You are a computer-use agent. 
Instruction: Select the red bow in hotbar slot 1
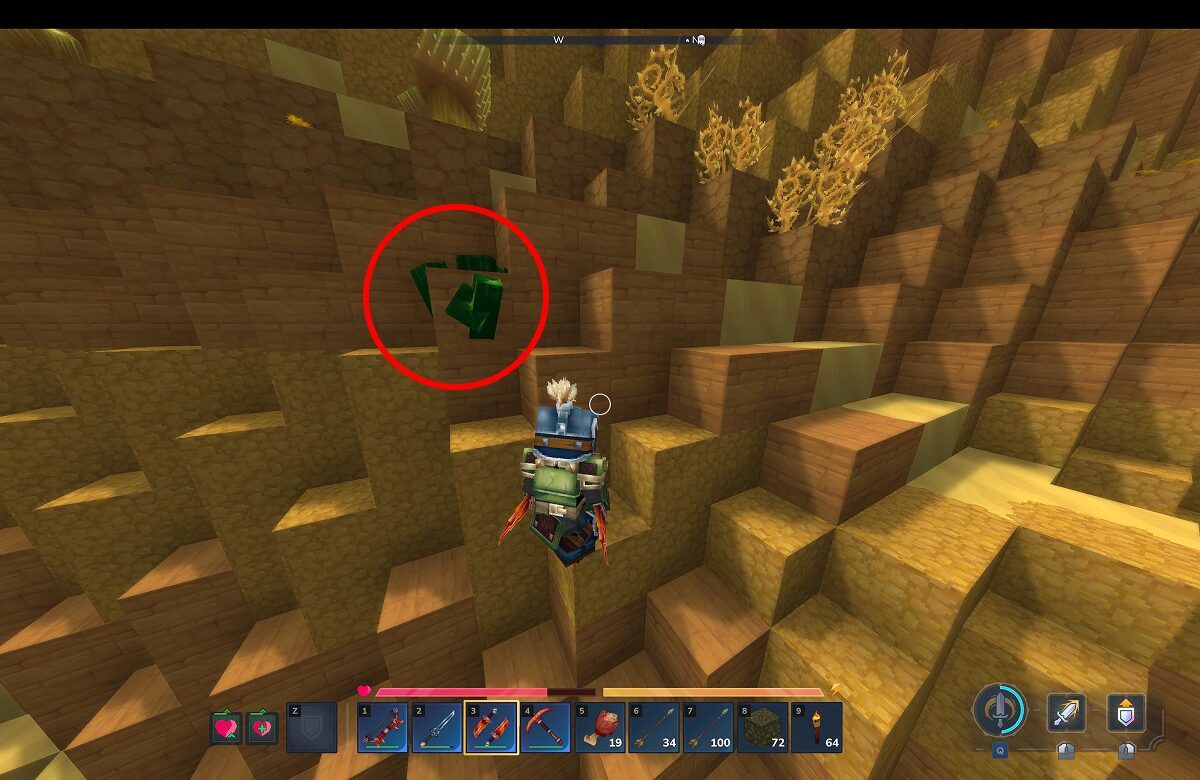(383, 728)
